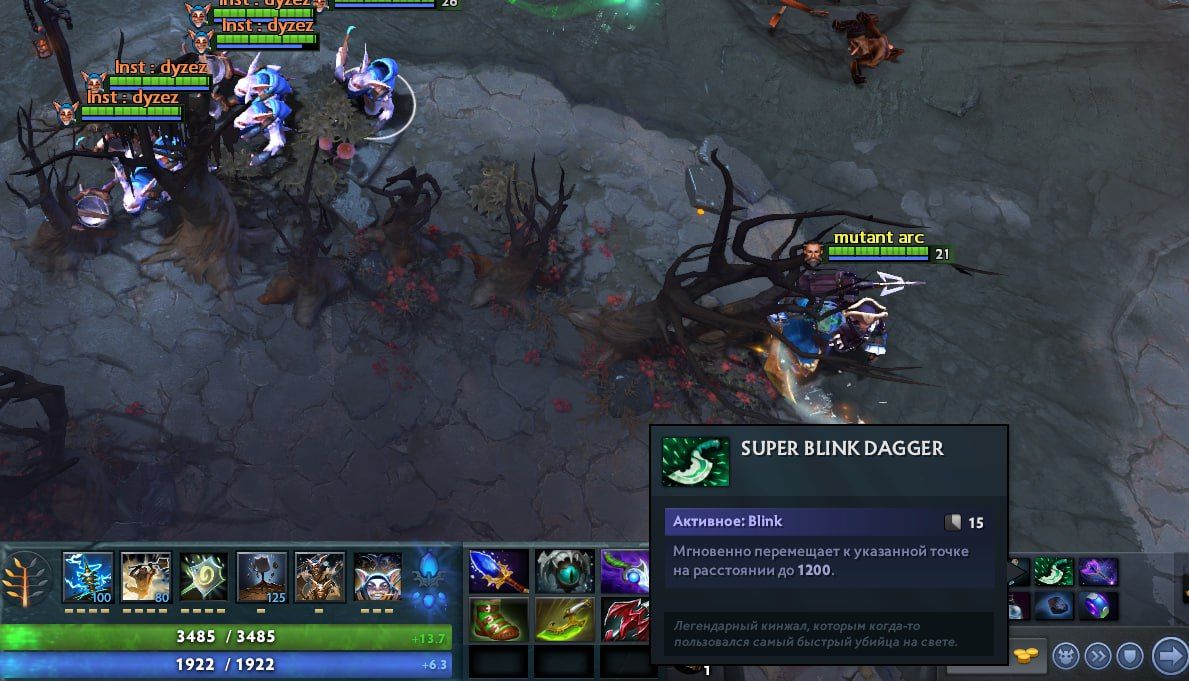
Task: Click the double-chevron round button
Action: click(1097, 655)
